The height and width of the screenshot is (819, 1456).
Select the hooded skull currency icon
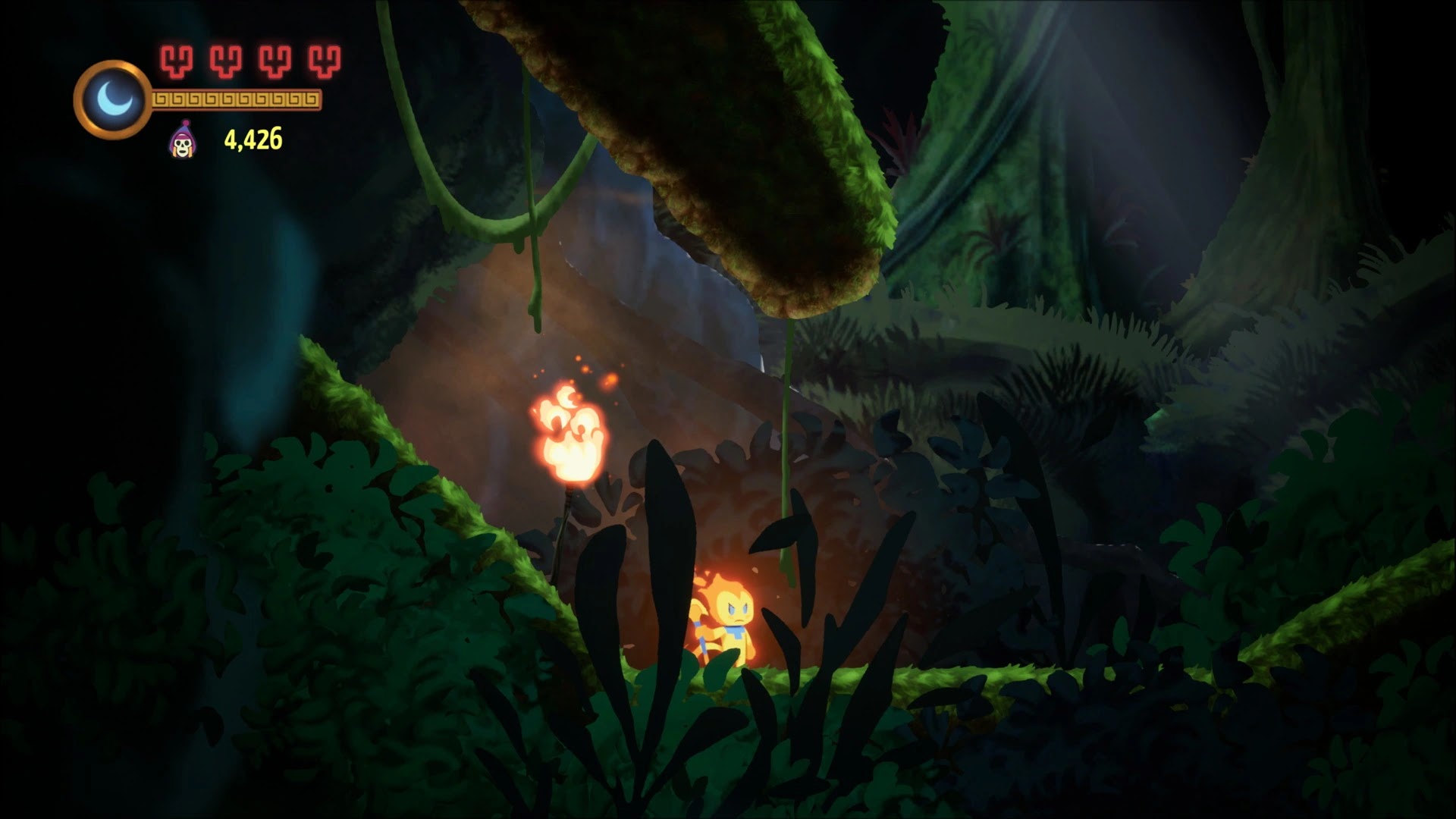[181, 140]
